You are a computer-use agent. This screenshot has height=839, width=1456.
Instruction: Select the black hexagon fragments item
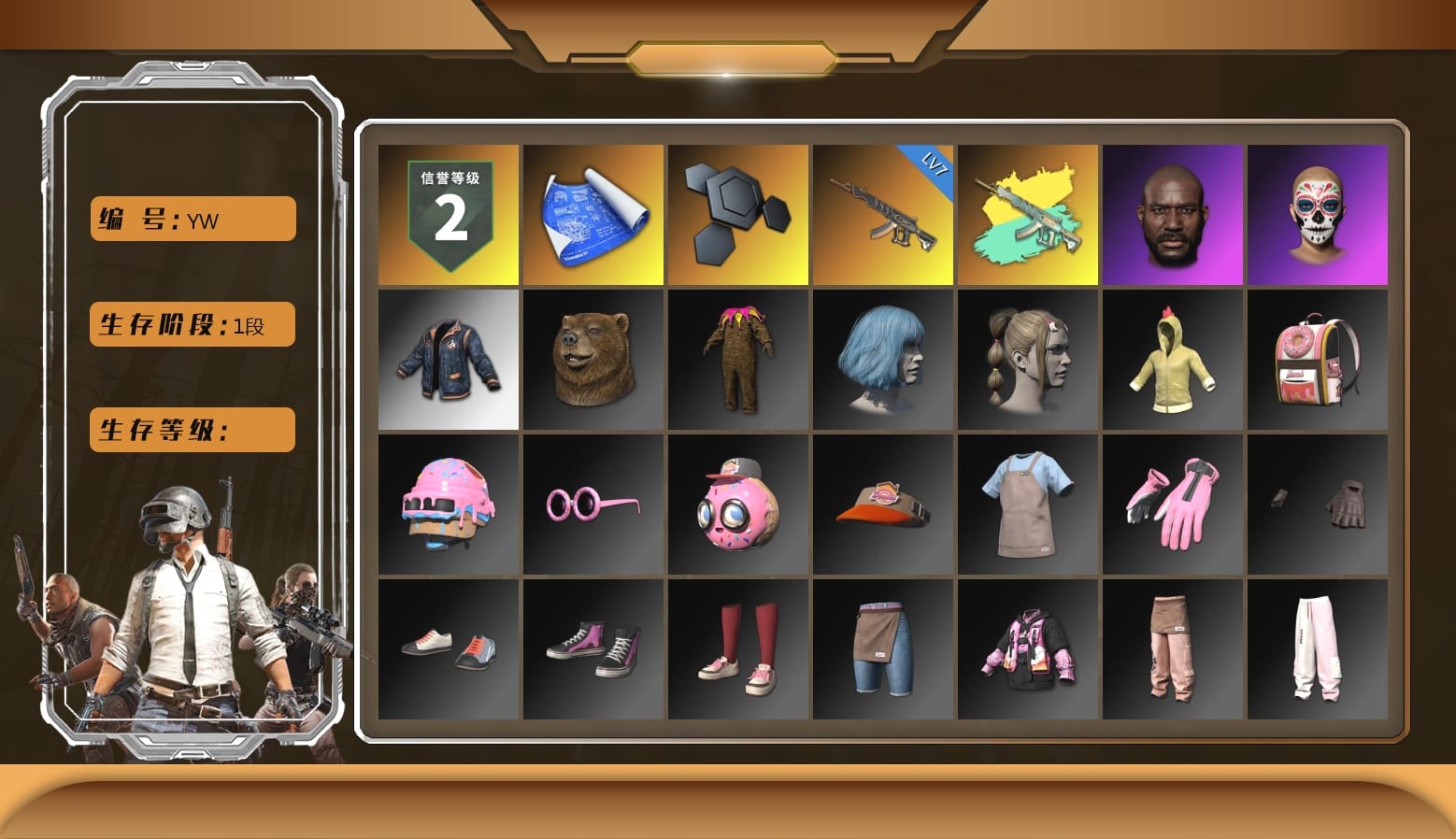(737, 213)
